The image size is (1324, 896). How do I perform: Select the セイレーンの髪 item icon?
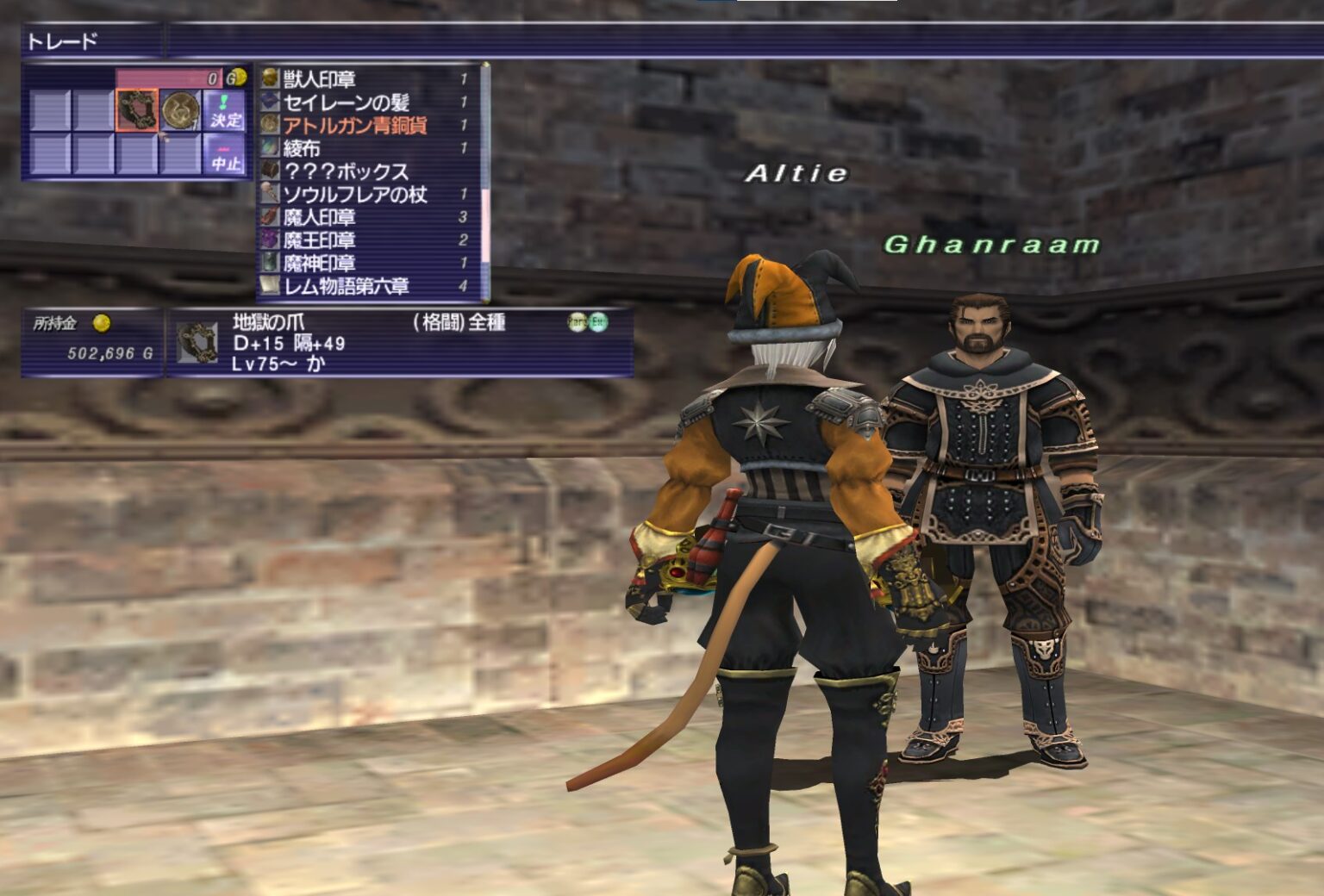point(269,103)
